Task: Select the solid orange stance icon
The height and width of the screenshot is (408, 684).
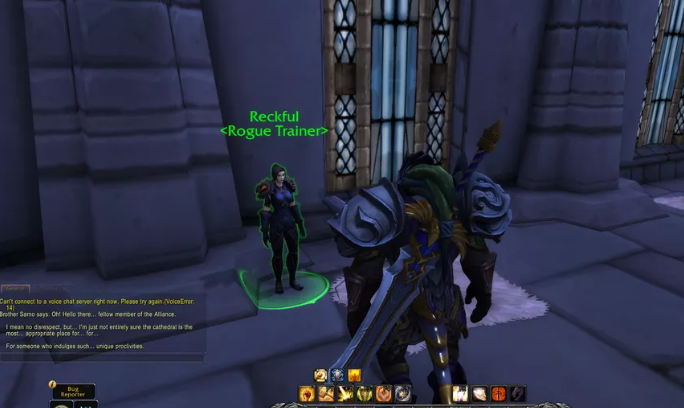Action: 355,375
